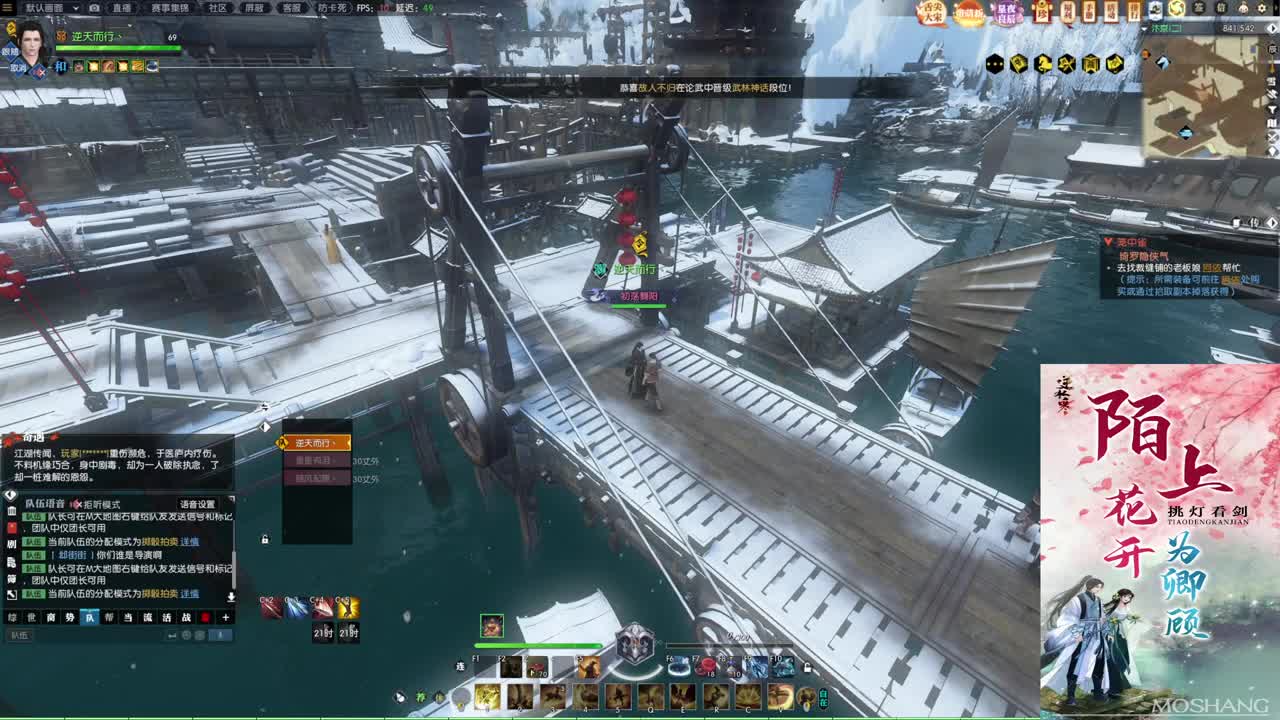The width and height of the screenshot is (1280, 720).
Task: Open 语音设置 voice settings
Action: click(x=197, y=505)
